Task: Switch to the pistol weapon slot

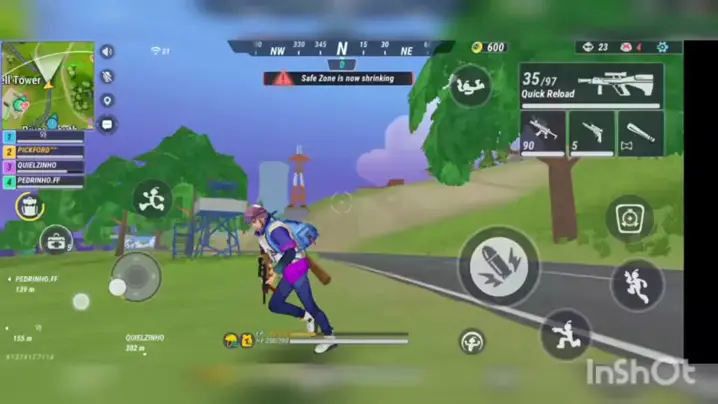Action: (591, 134)
